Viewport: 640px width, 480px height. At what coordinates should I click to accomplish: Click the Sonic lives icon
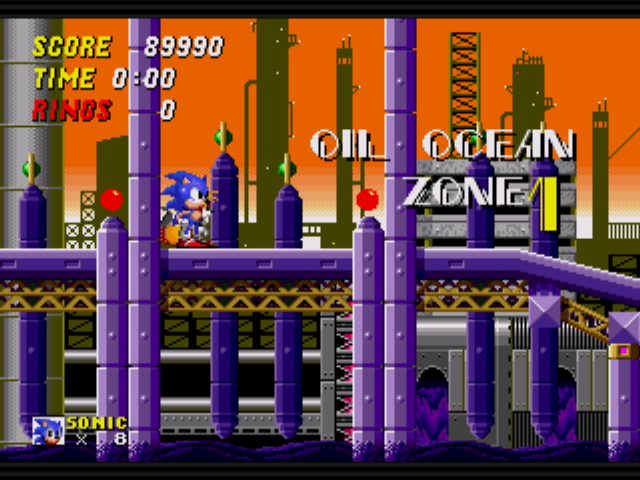[47, 430]
